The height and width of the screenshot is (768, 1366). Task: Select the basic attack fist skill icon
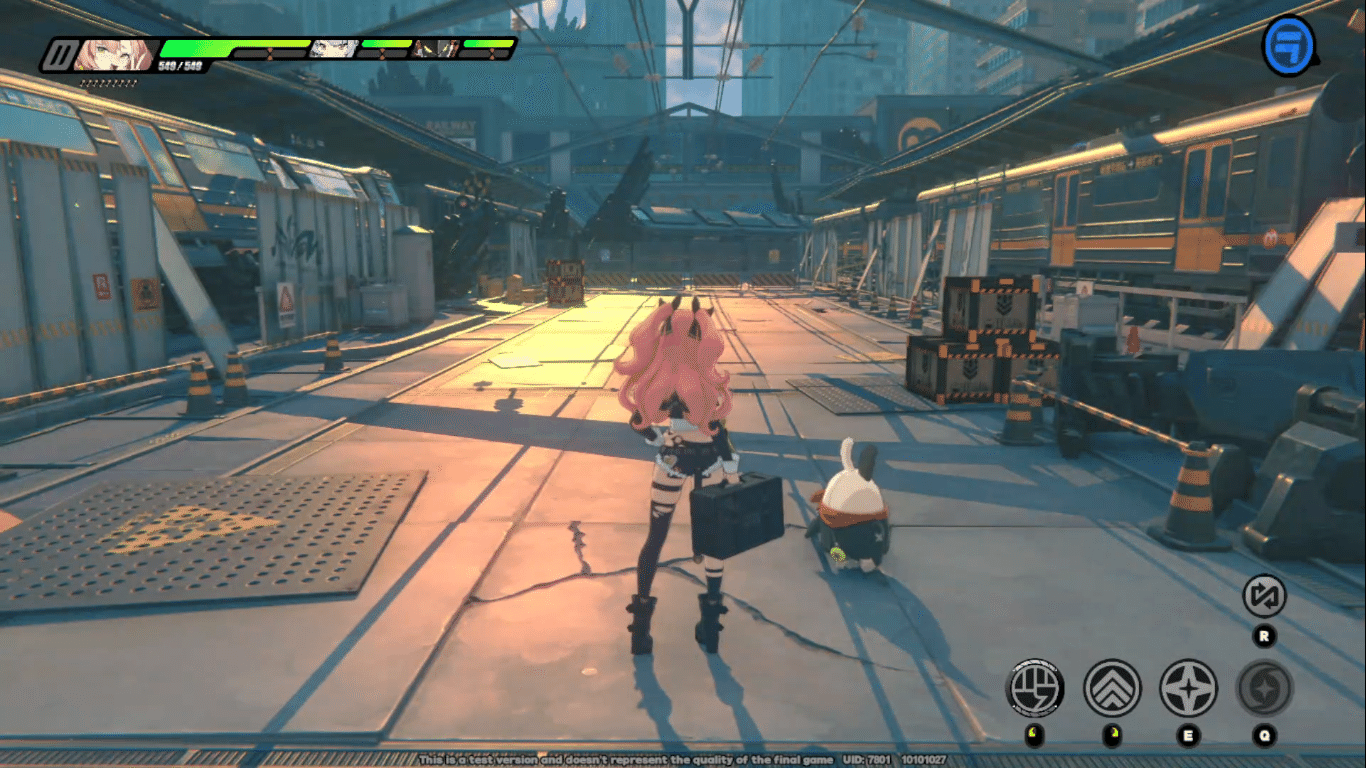coord(1034,688)
